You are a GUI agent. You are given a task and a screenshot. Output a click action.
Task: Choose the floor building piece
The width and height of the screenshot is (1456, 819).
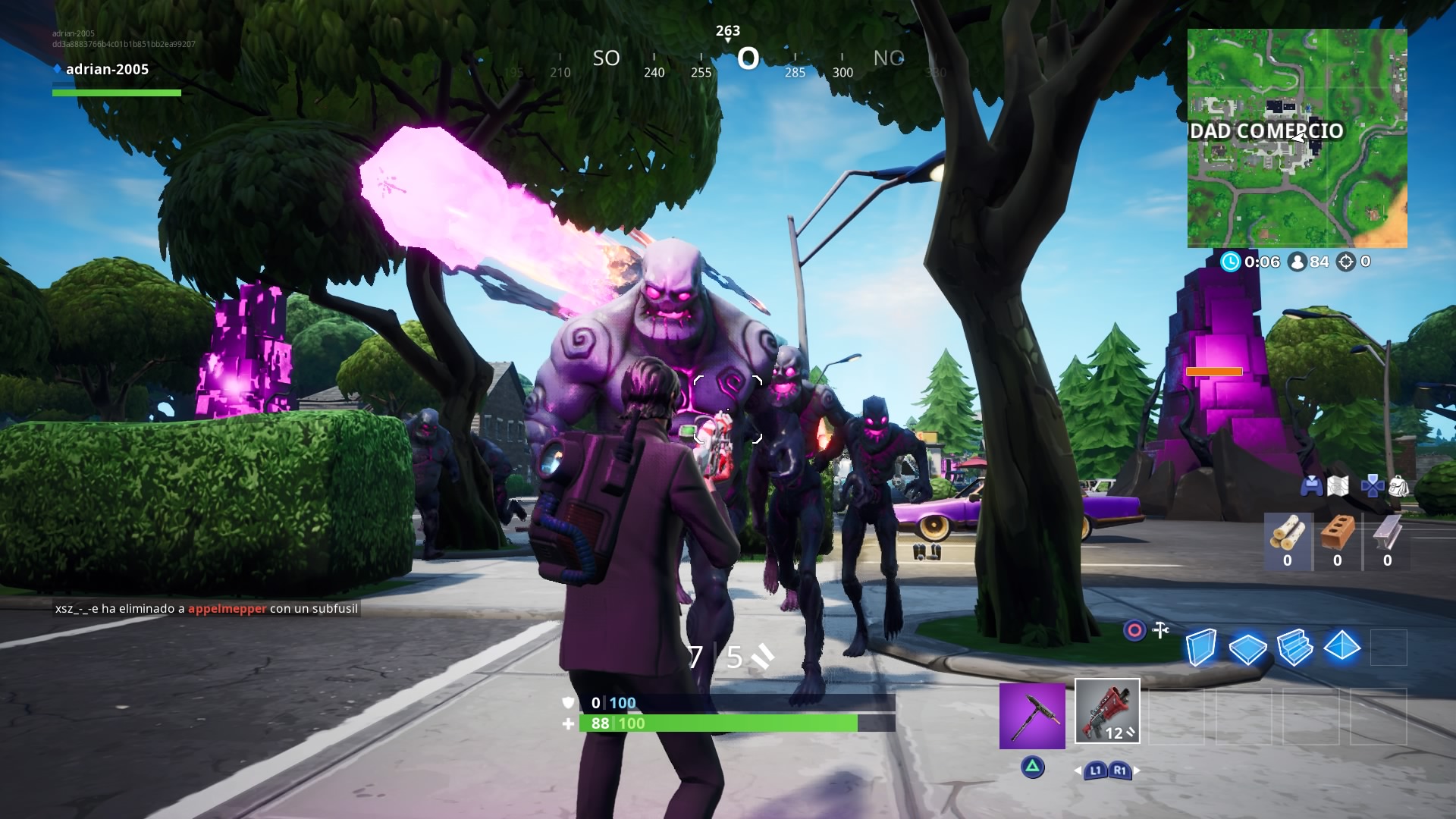(x=1247, y=648)
